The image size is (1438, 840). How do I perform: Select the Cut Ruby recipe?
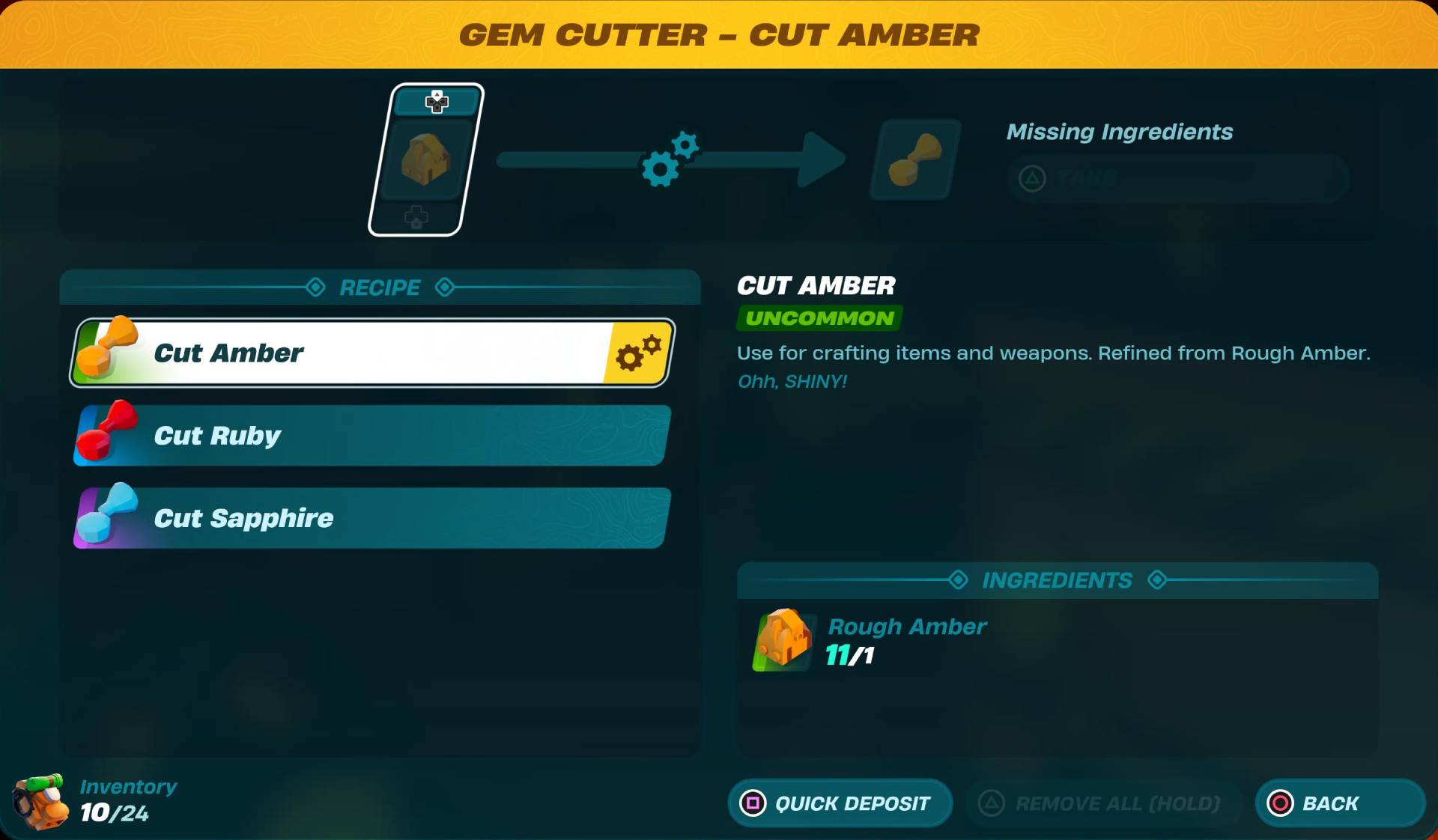tap(370, 435)
